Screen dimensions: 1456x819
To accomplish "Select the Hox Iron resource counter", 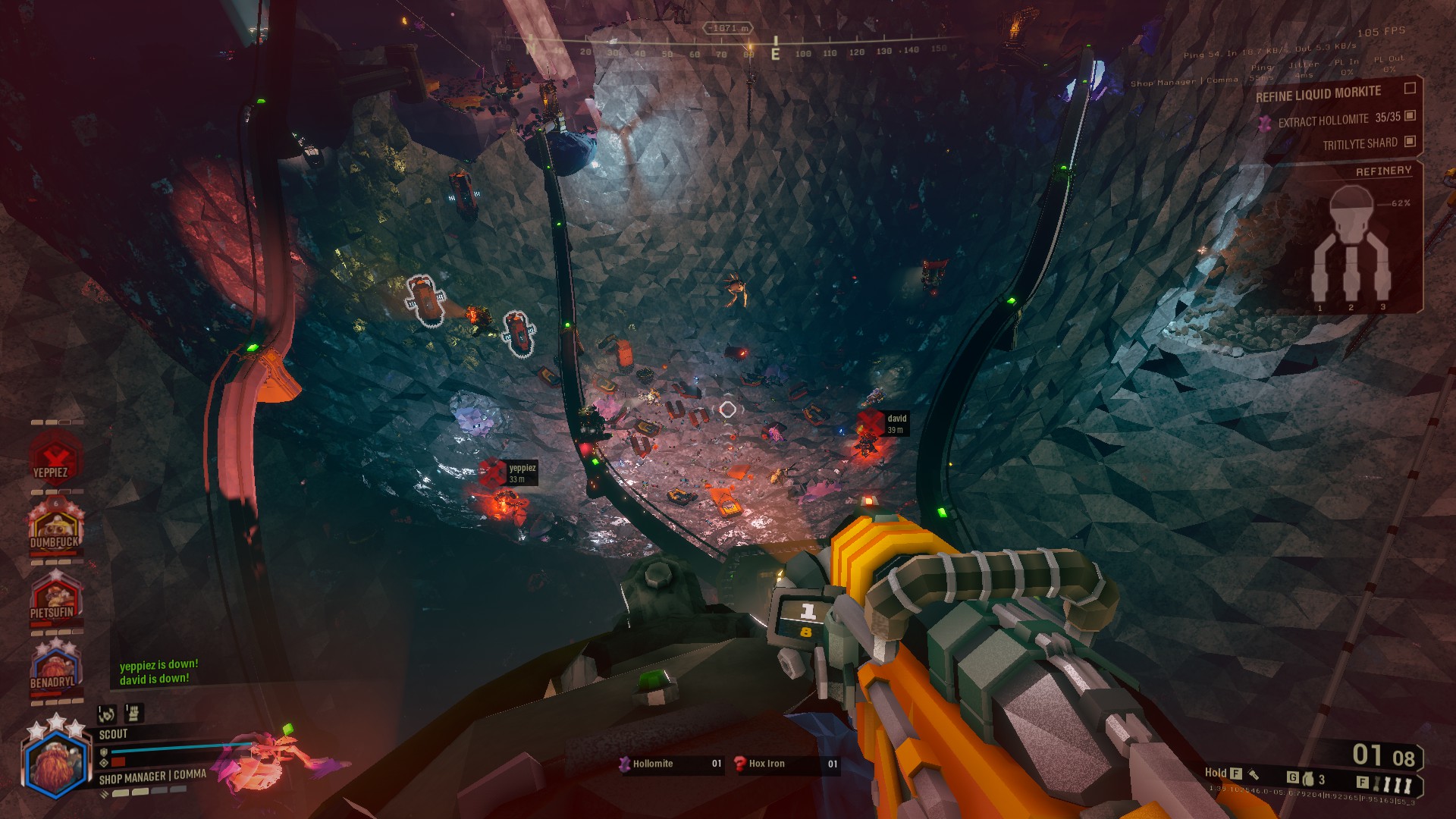I will click(786, 764).
